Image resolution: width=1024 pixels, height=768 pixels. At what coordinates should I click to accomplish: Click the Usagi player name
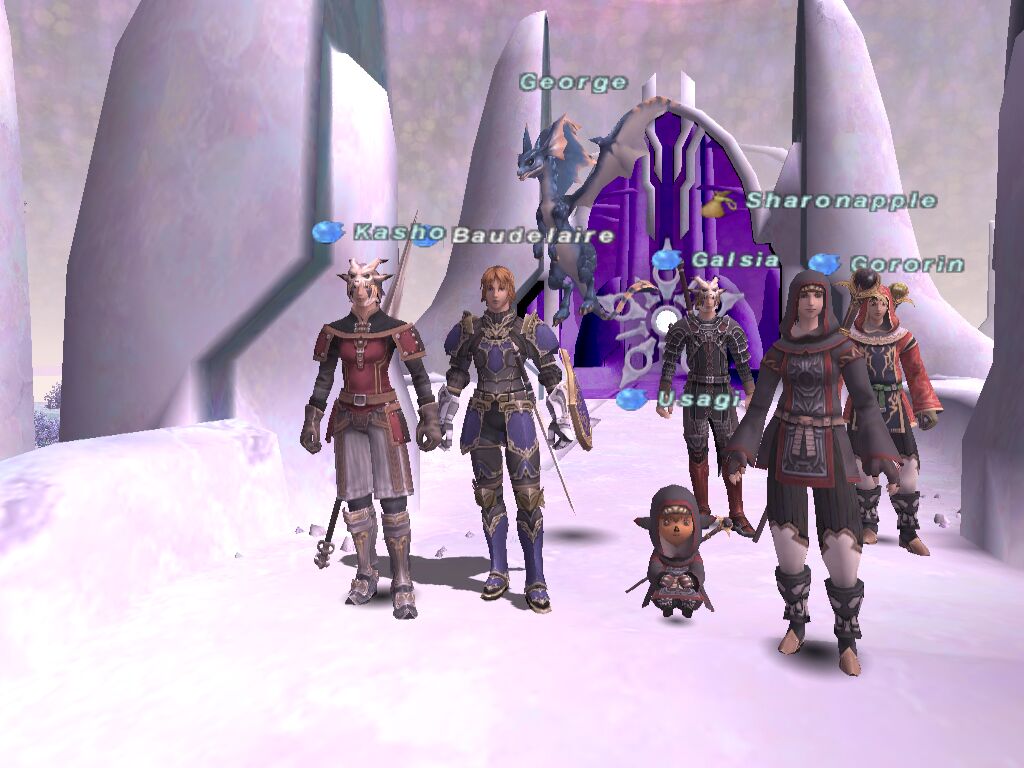pyautogui.click(x=699, y=400)
